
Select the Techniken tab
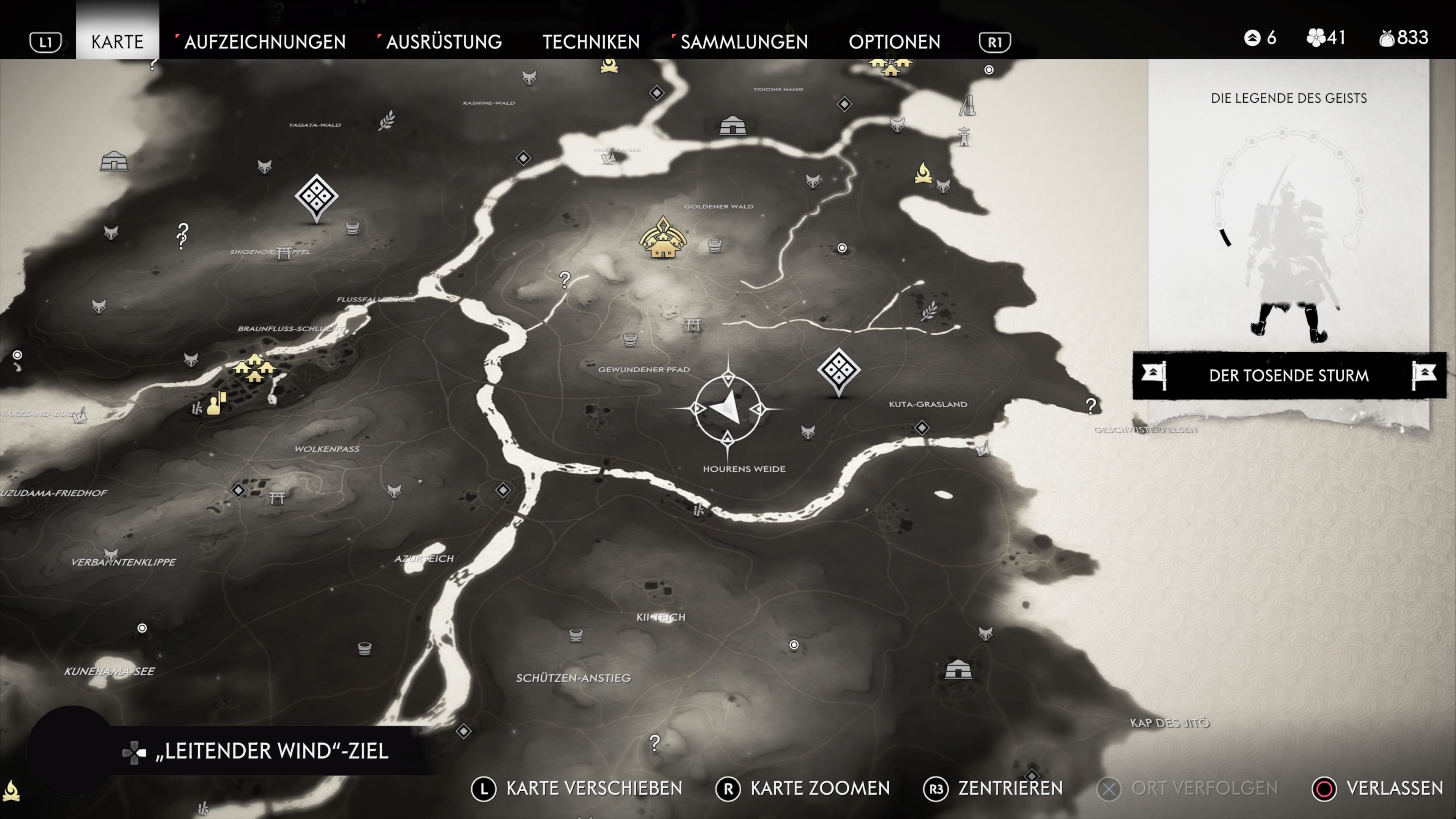591,41
